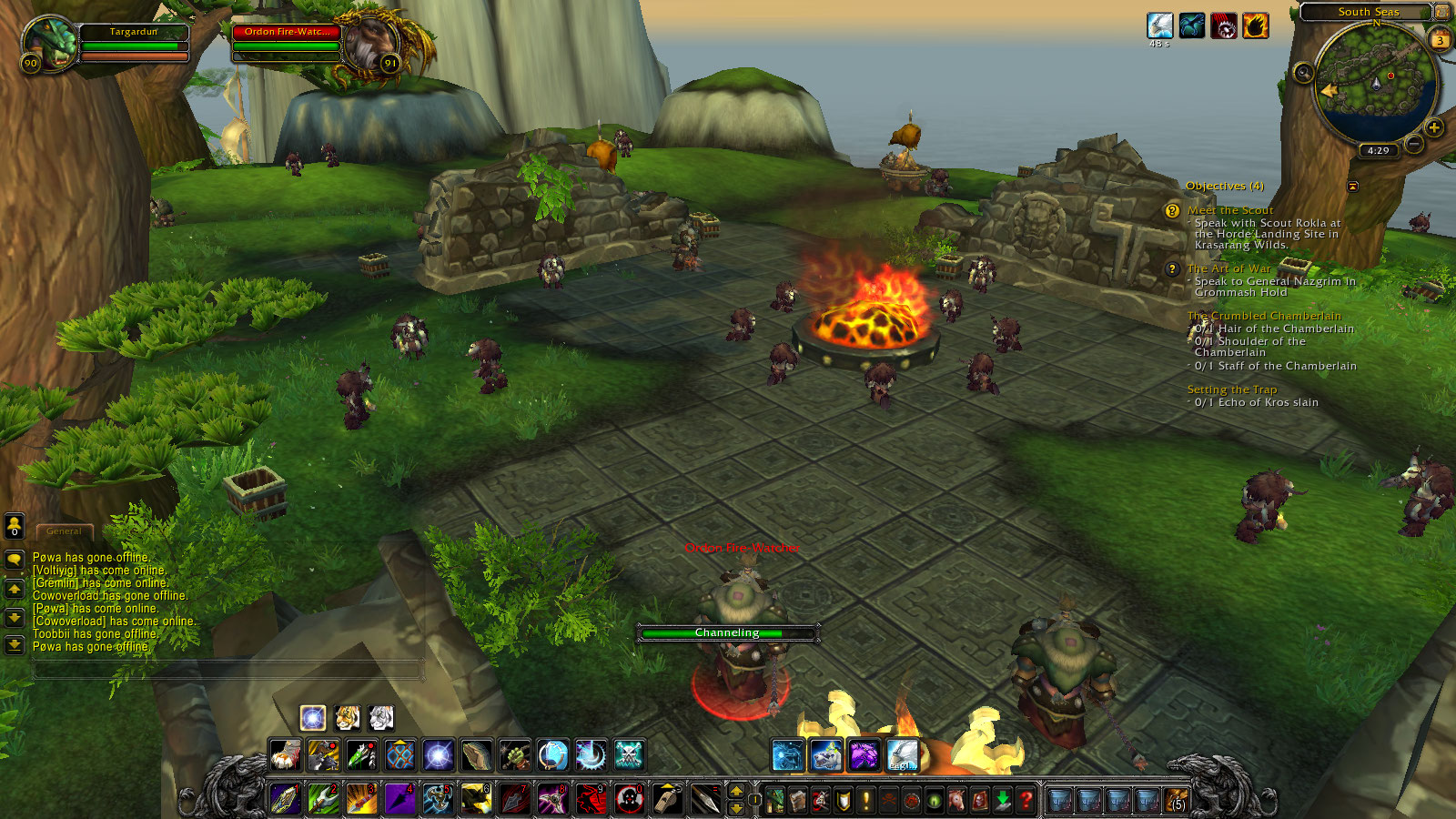Click the Channeling cast bar

(x=726, y=633)
